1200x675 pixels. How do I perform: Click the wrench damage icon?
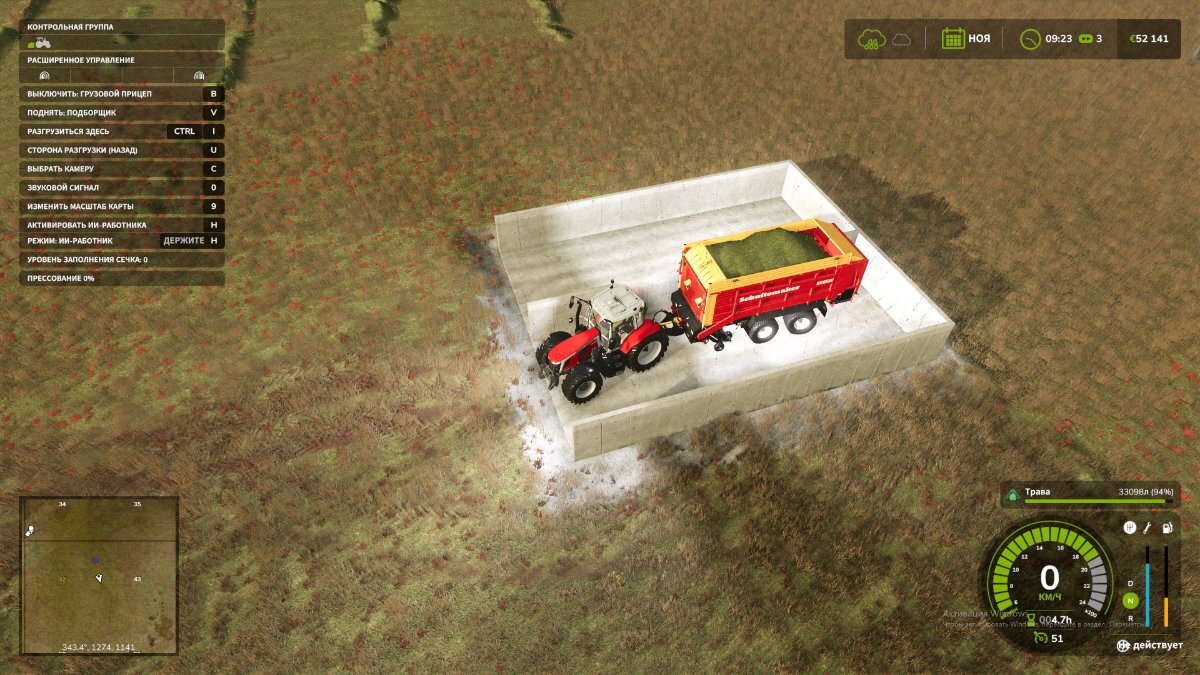coord(1148,528)
